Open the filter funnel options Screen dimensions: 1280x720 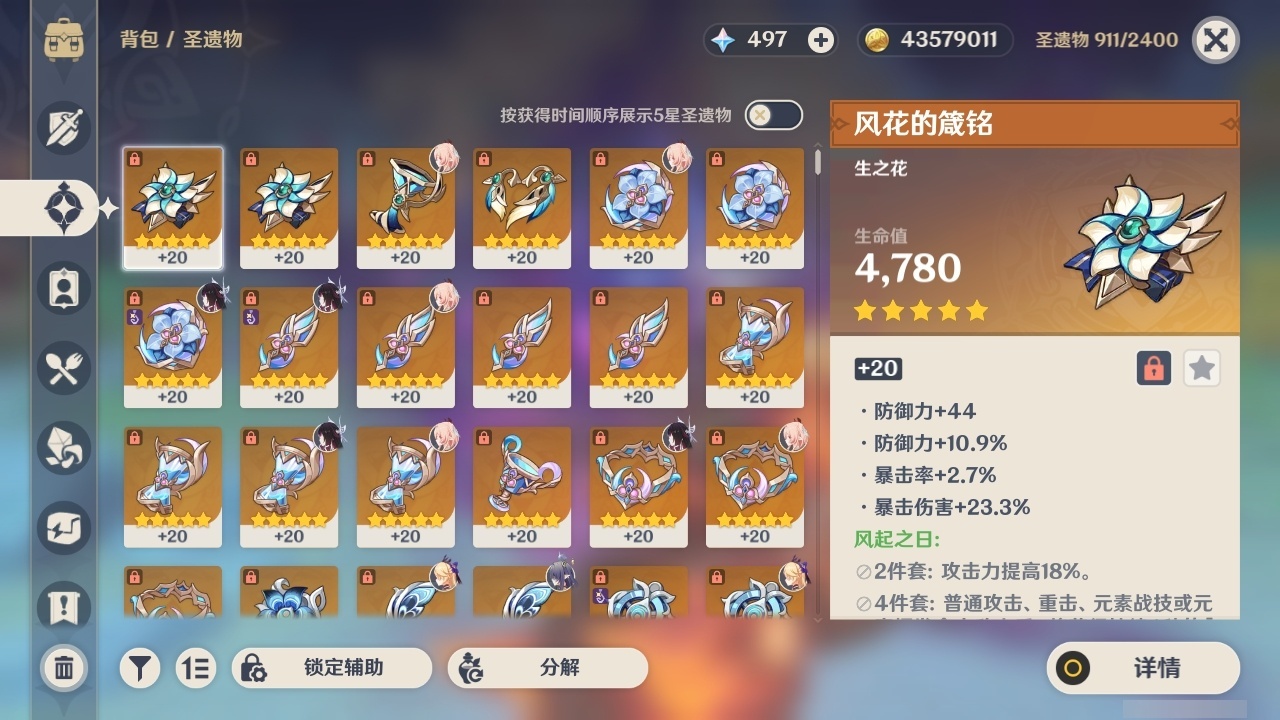(139, 668)
